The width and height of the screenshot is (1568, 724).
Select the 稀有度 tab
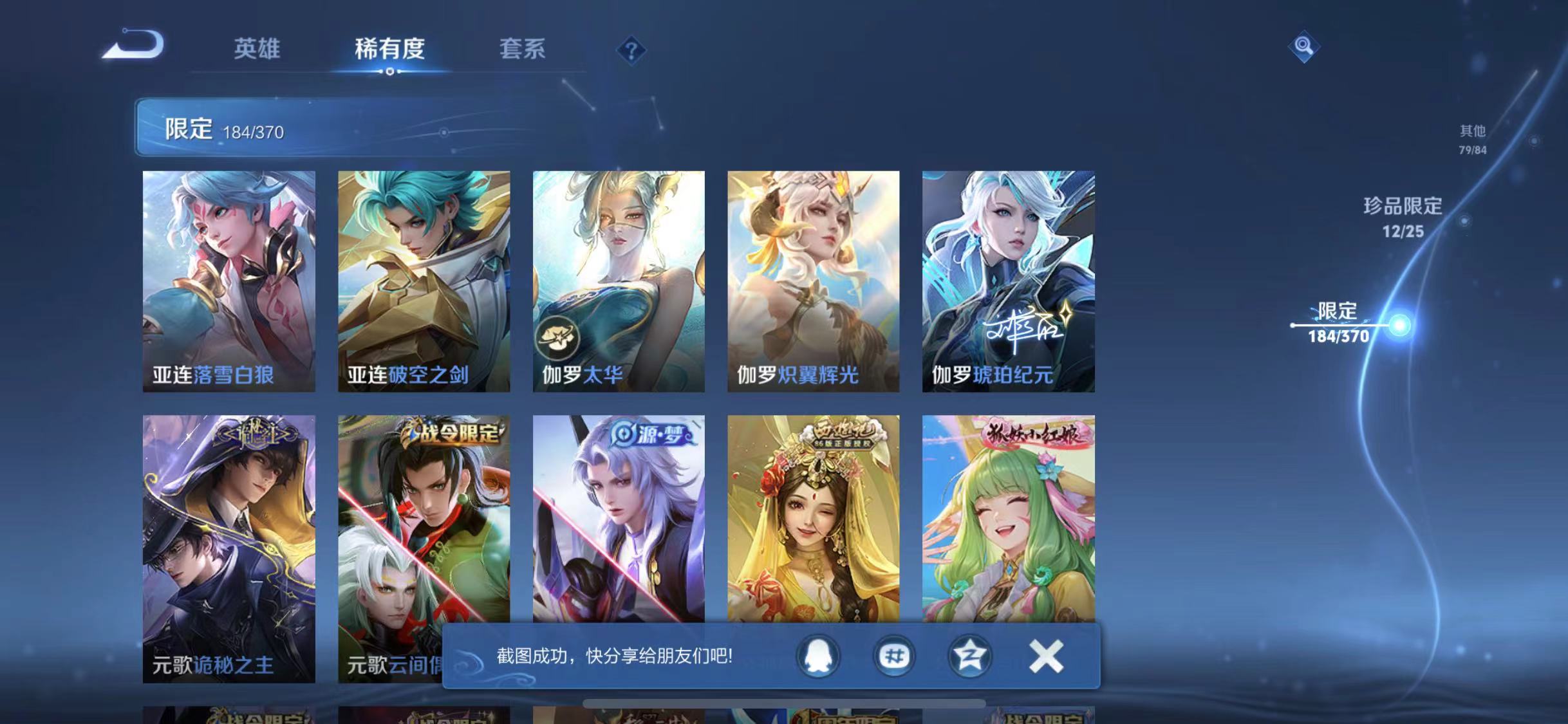click(x=389, y=50)
